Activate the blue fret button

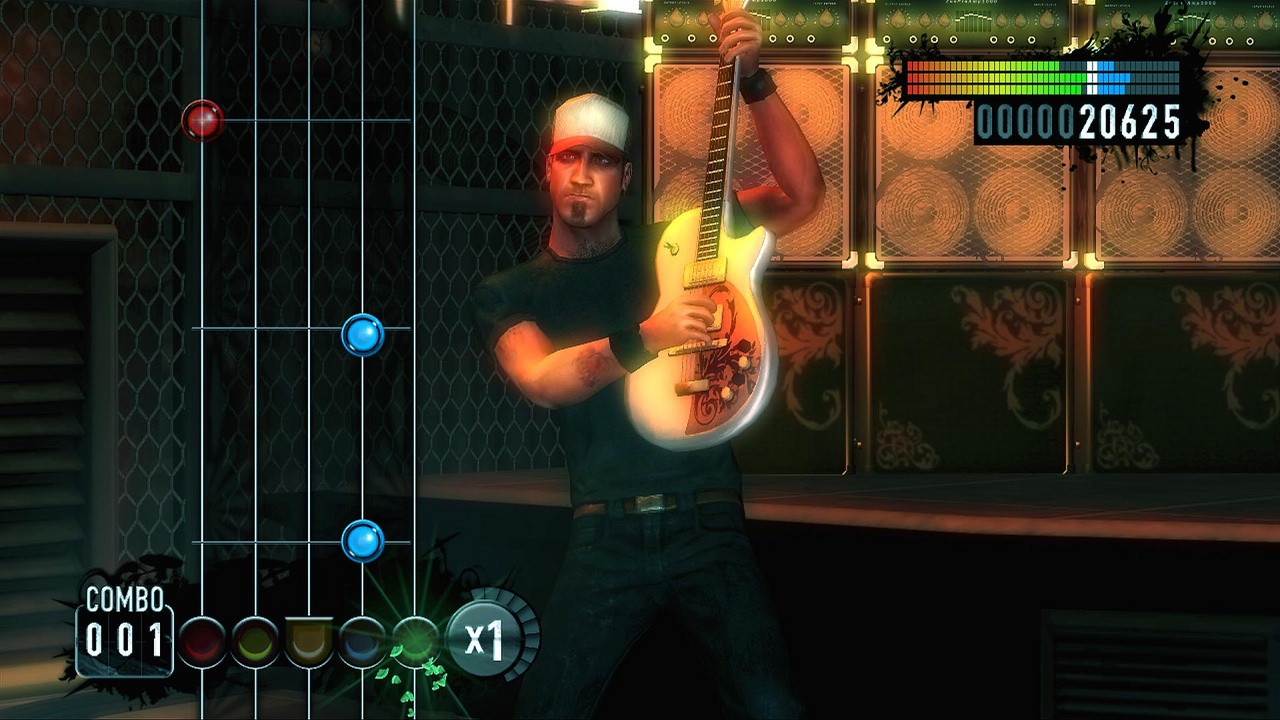pos(362,641)
